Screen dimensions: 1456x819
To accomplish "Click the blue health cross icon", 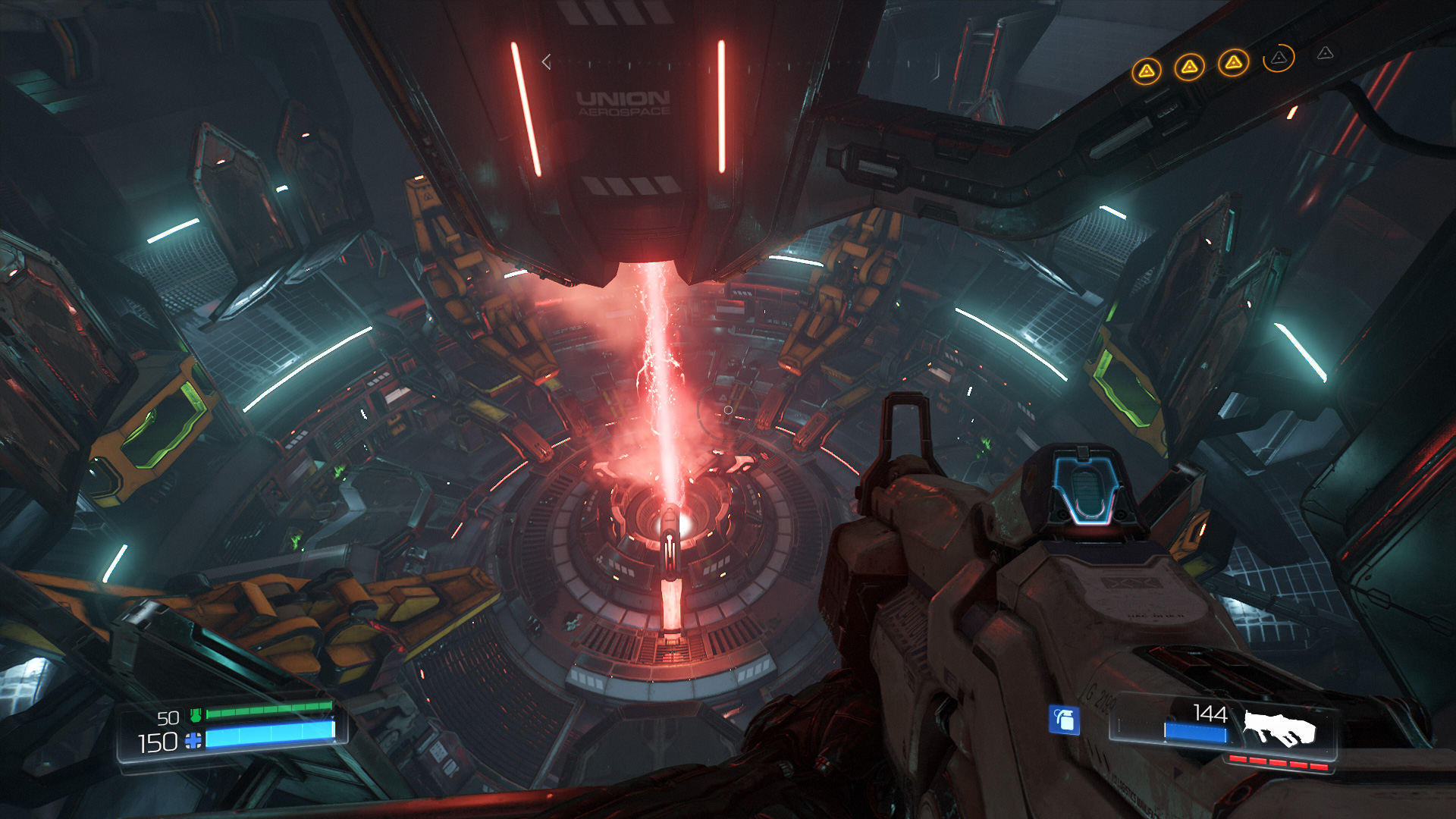I will (194, 741).
